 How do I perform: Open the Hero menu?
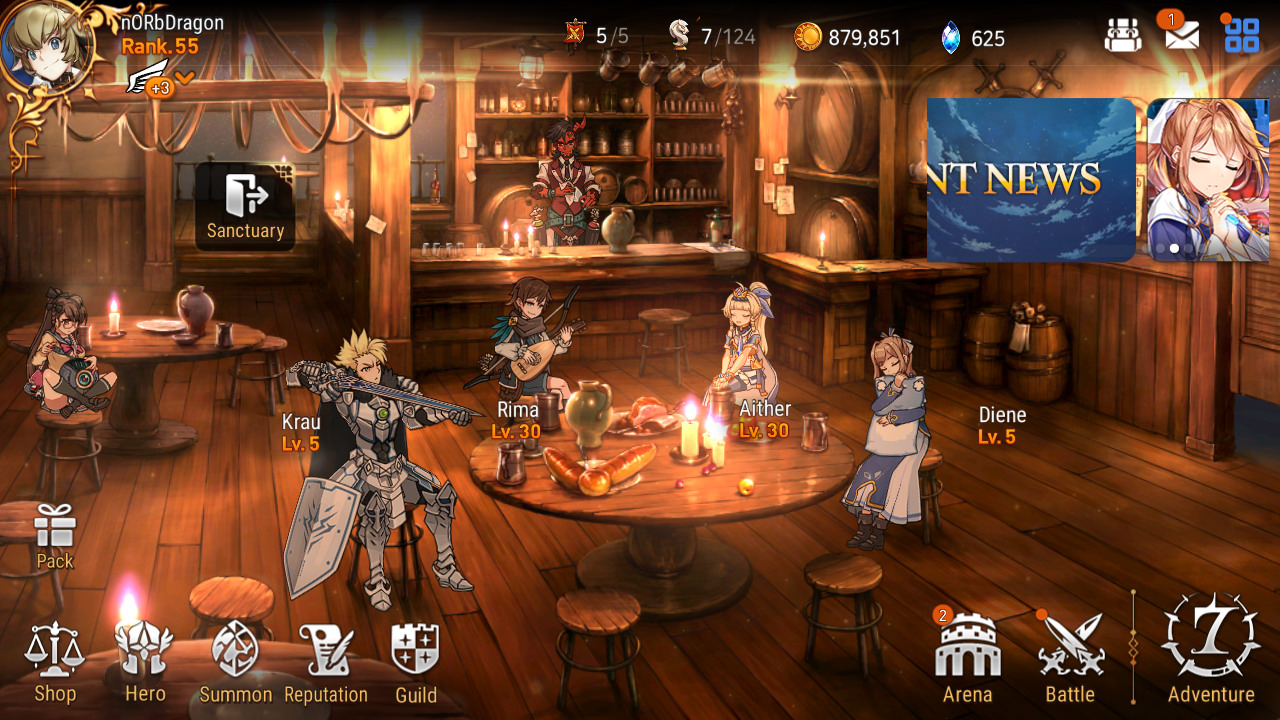145,662
